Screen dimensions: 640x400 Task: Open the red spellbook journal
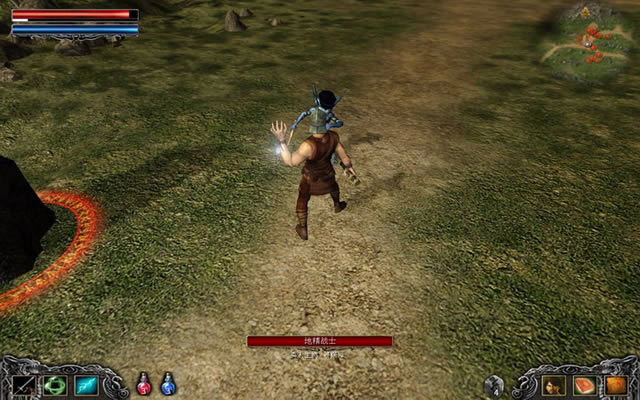click(584, 385)
